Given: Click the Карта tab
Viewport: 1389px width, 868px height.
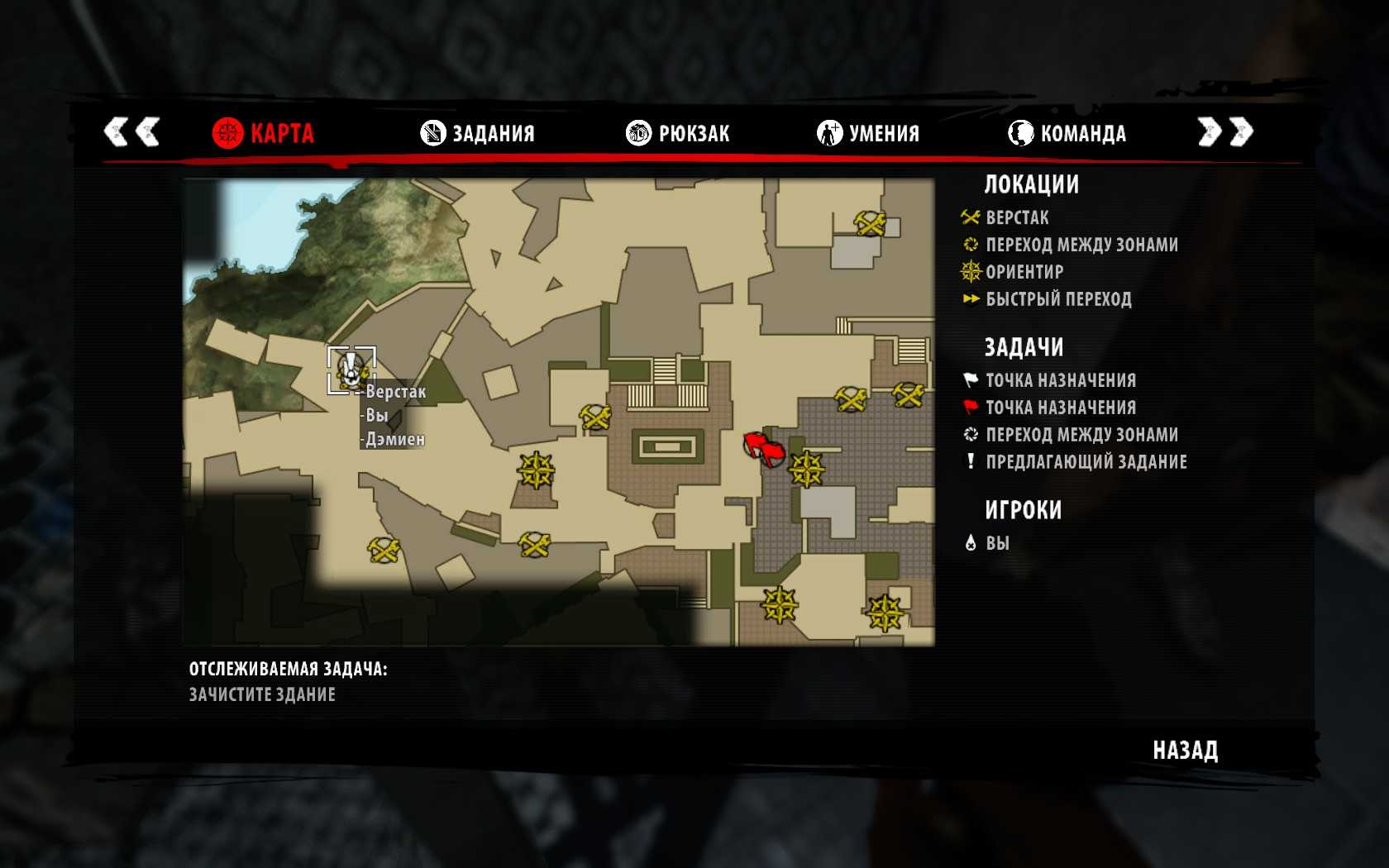Looking at the screenshot, I should tap(263, 133).
